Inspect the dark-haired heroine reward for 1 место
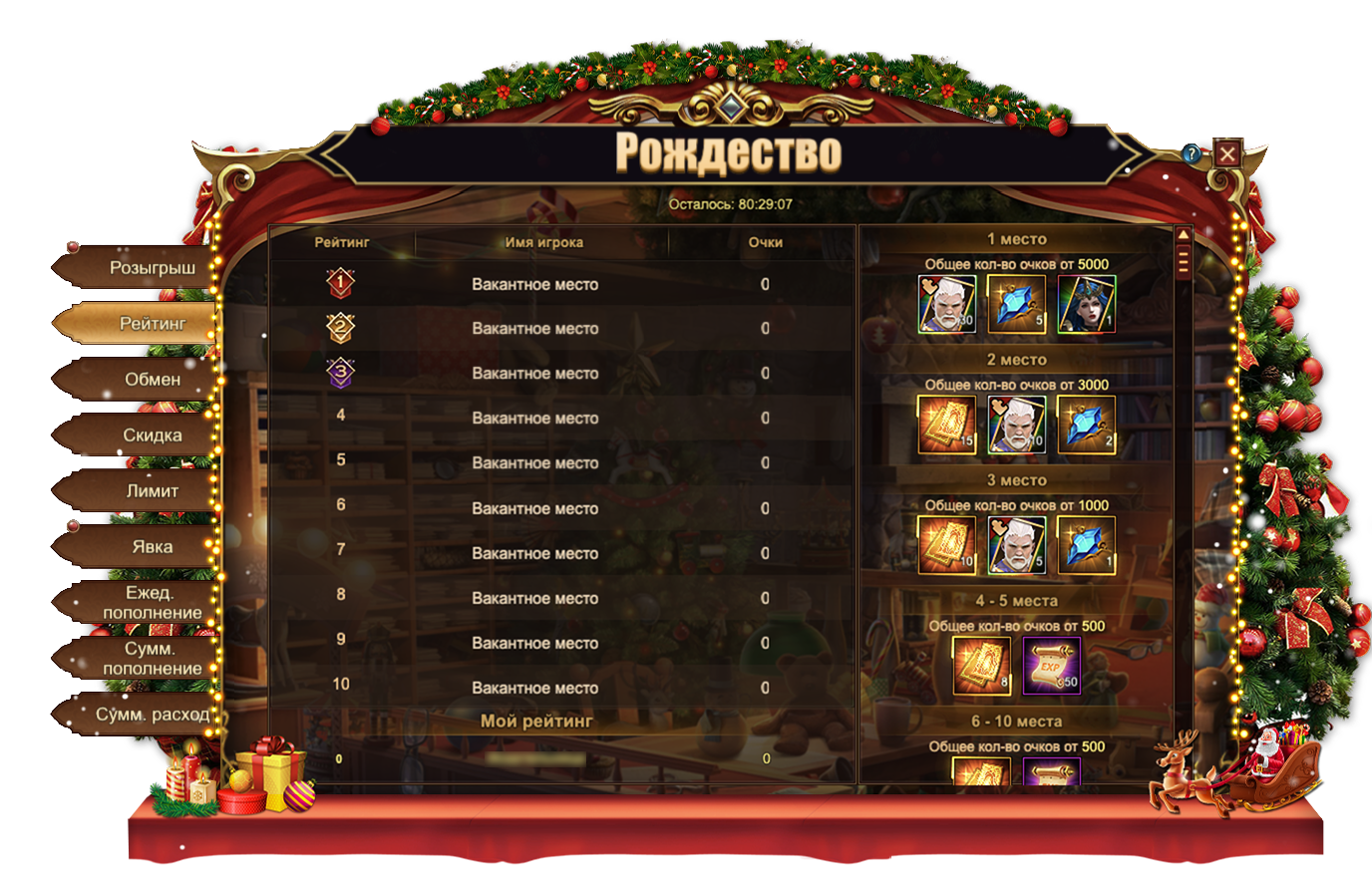 pyautogui.click(x=1086, y=304)
